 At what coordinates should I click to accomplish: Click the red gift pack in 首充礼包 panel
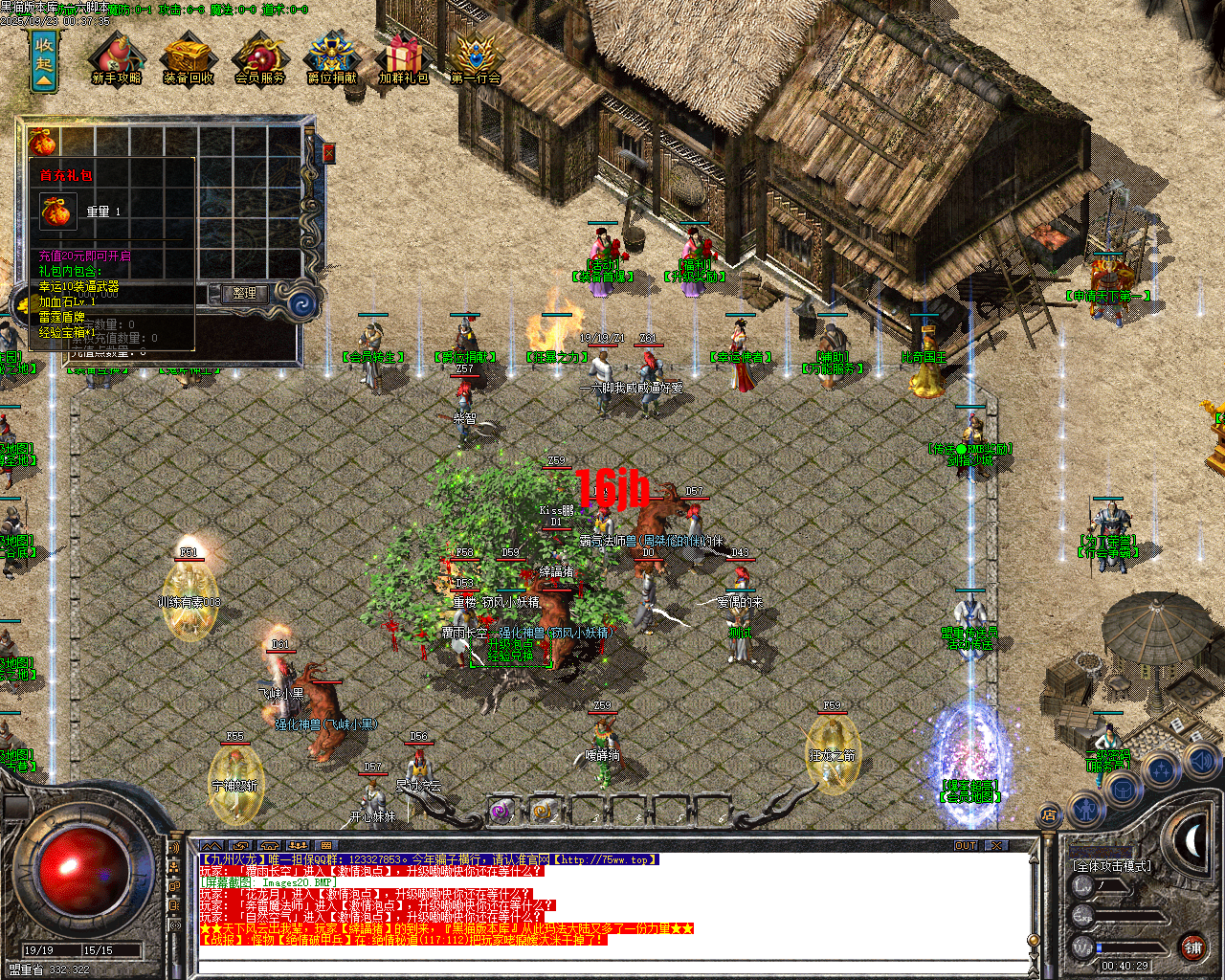click(56, 212)
